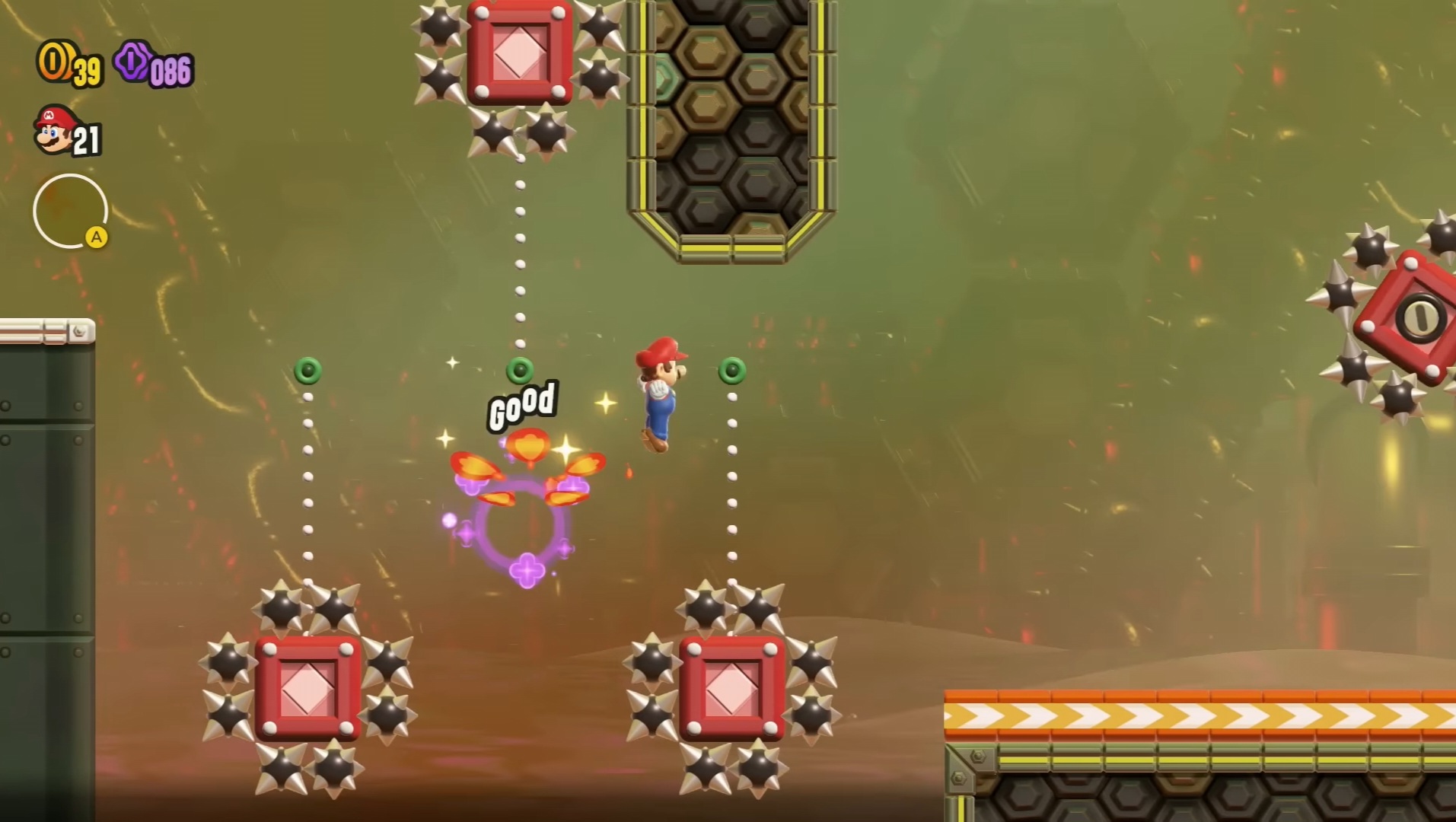This screenshot has height=822, width=1456.
Task: Click the dotted chain above the bottom-center crate
Action: click(732, 487)
